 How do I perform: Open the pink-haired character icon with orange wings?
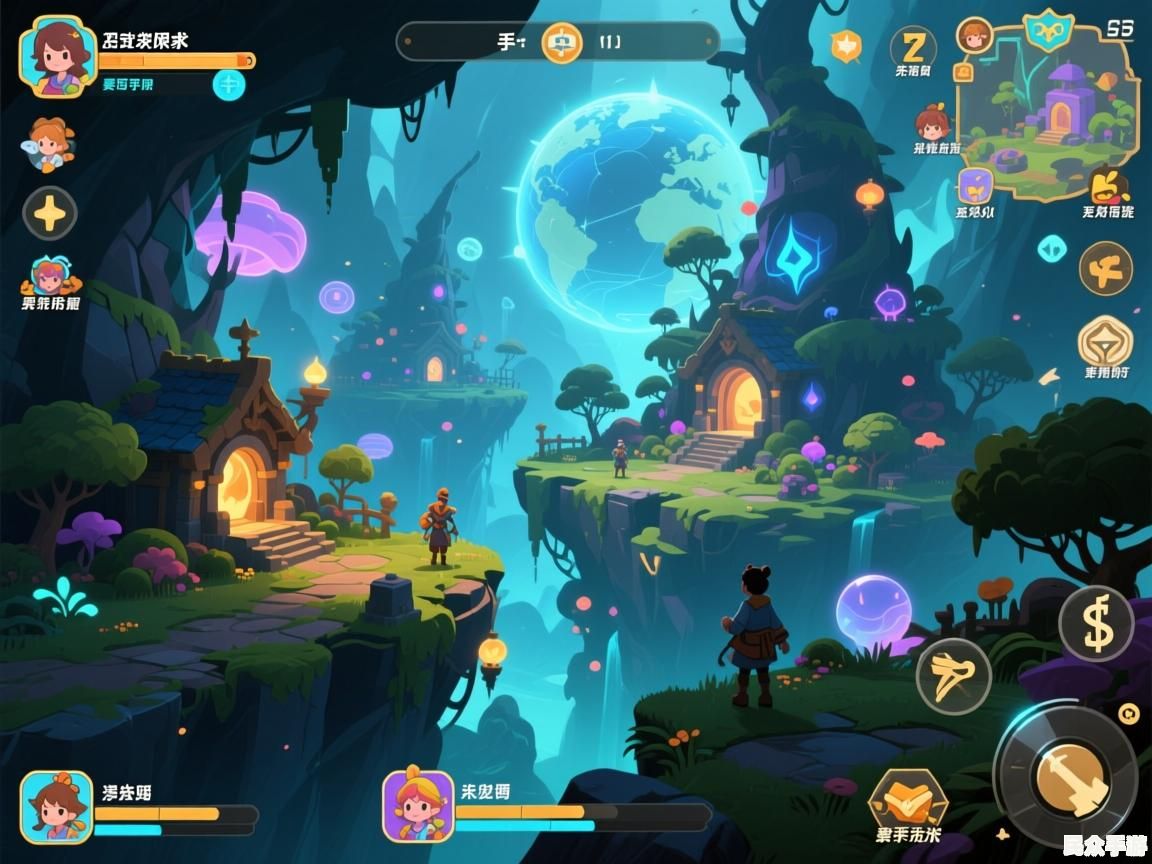click(x=49, y=277)
